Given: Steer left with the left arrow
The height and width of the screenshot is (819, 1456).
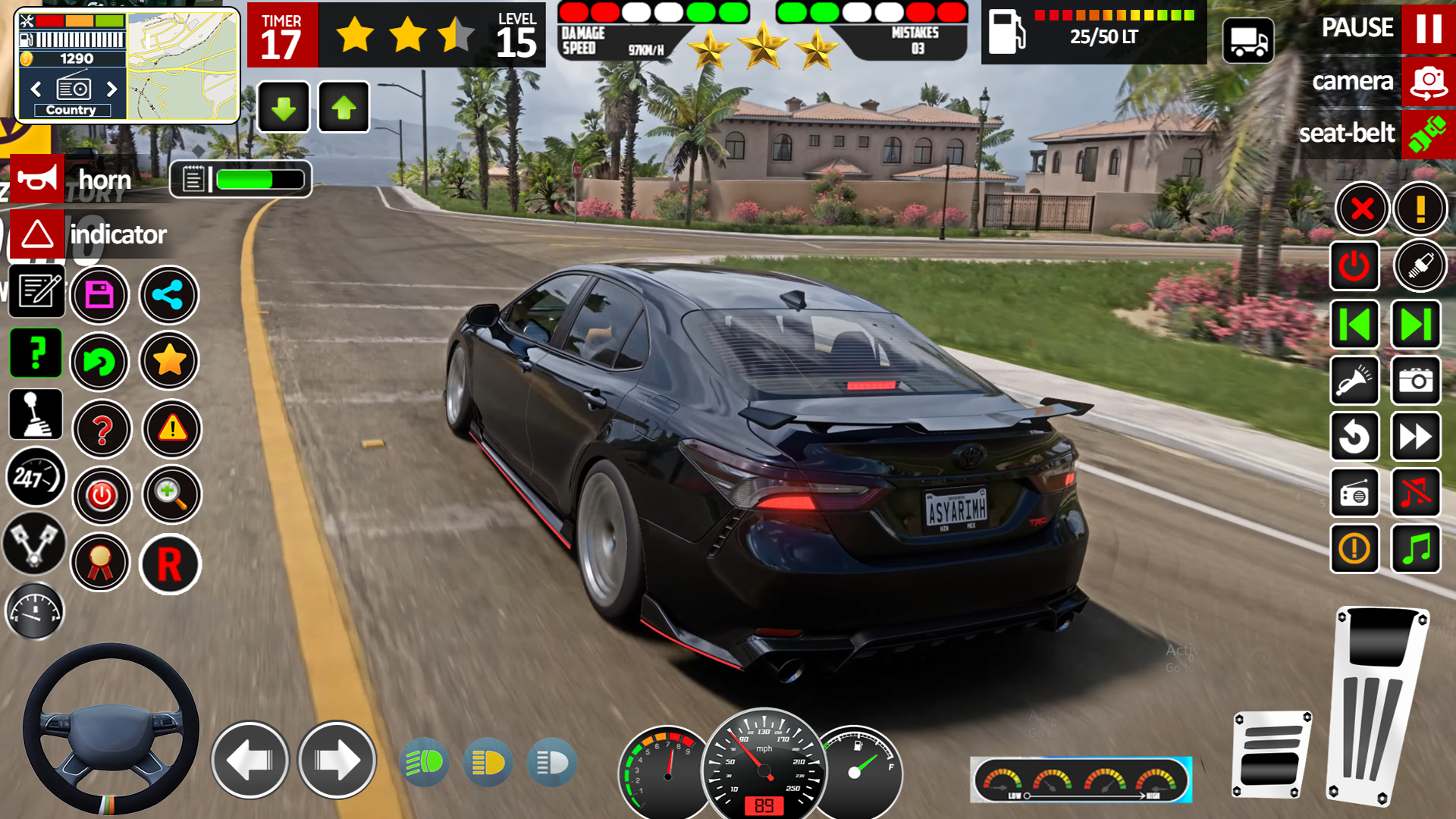Looking at the screenshot, I should 249,760.
